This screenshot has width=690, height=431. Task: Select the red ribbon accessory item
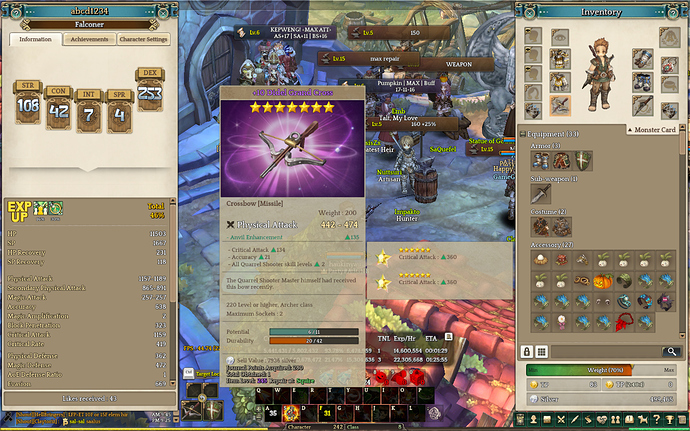[x=622, y=322]
